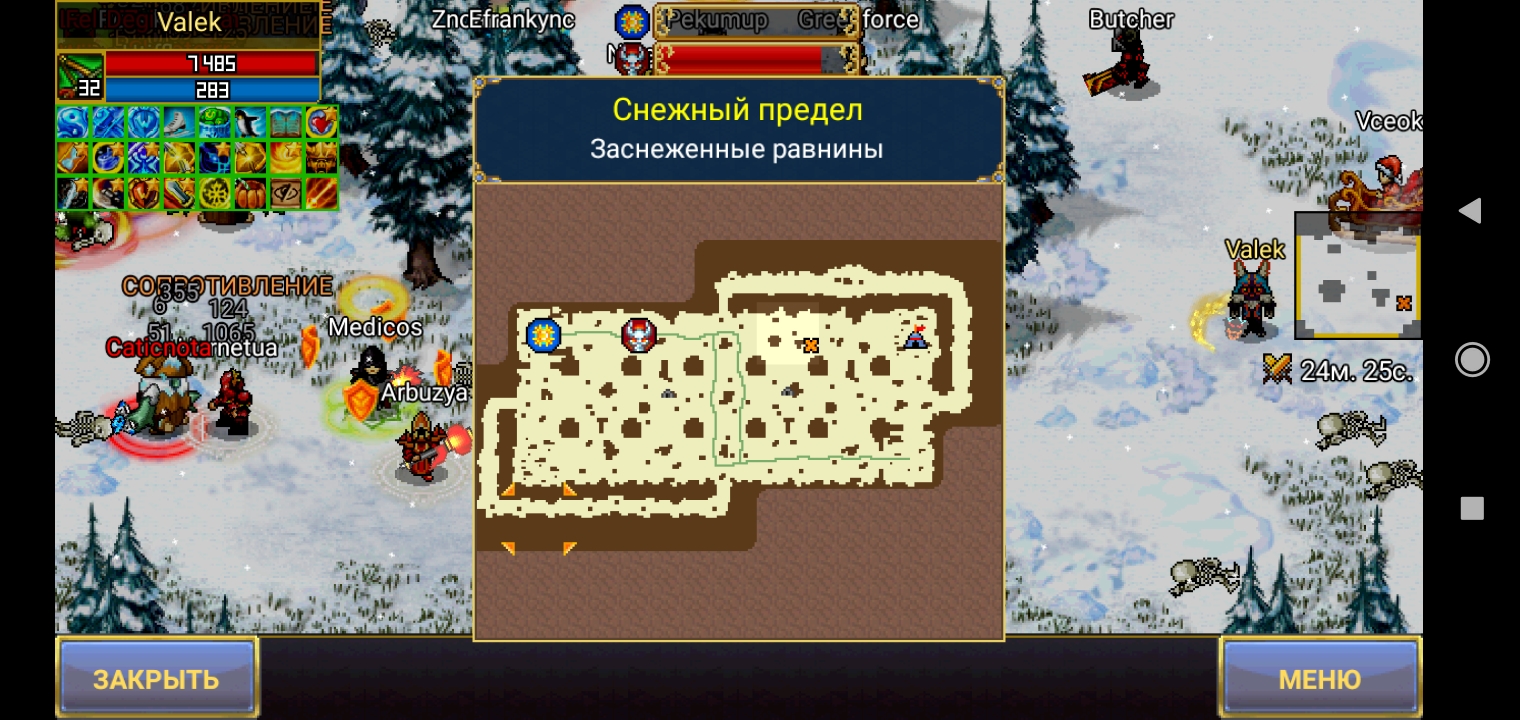Image resolution: width=1520 pixels, height=720 pixels.
Task: Select the crossed-out eye scroll buff icon
Action: click(x=285, y=192)
